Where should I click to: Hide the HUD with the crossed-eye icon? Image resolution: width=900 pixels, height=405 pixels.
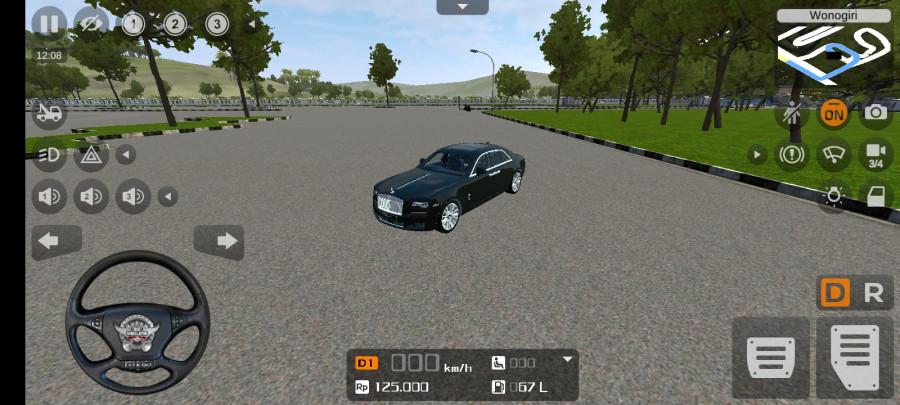pos(91,23)
